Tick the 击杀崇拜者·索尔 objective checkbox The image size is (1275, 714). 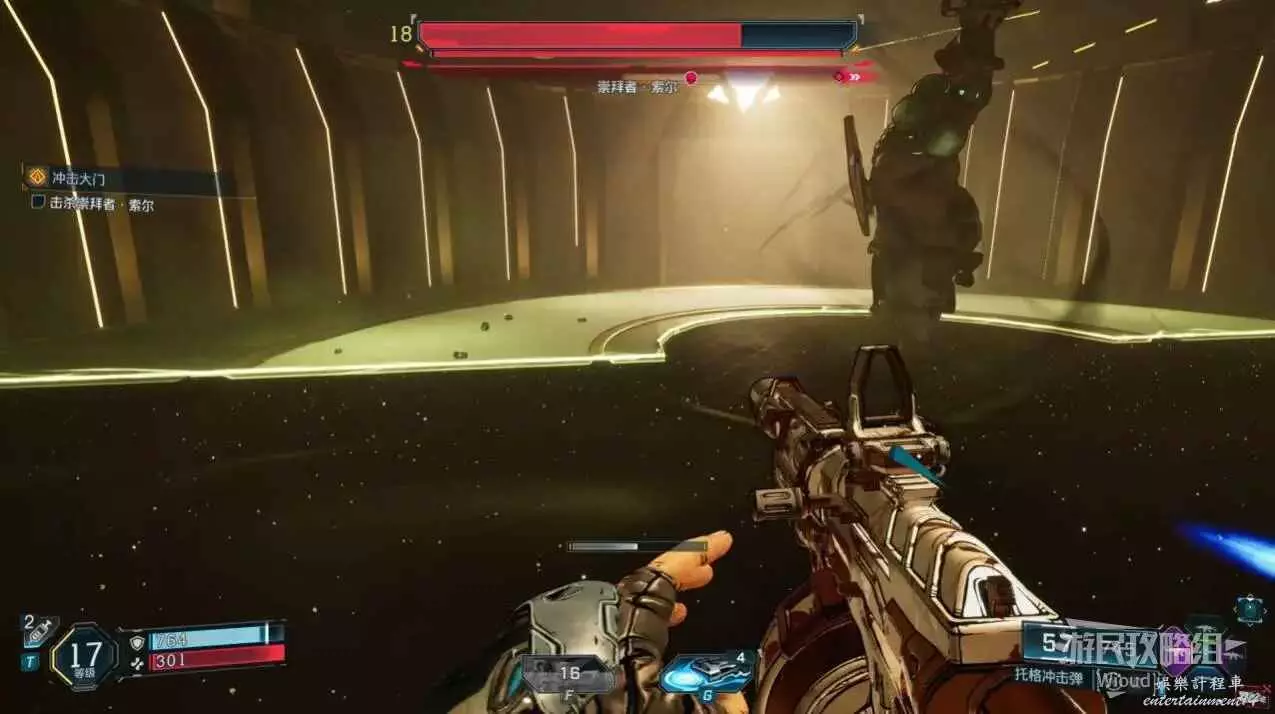click(38, 203)
